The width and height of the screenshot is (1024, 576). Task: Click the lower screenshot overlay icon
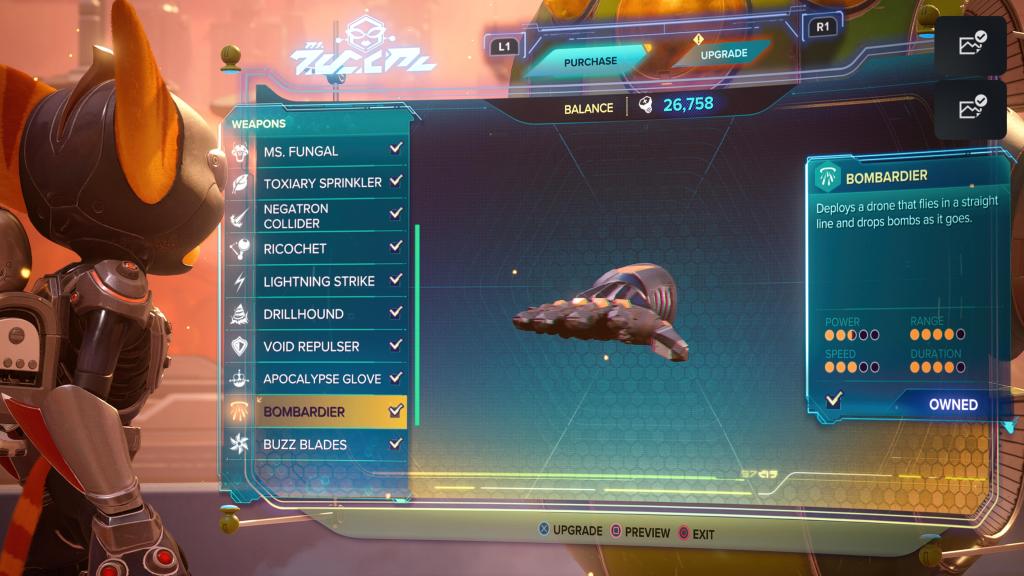[x=970, y=109]
